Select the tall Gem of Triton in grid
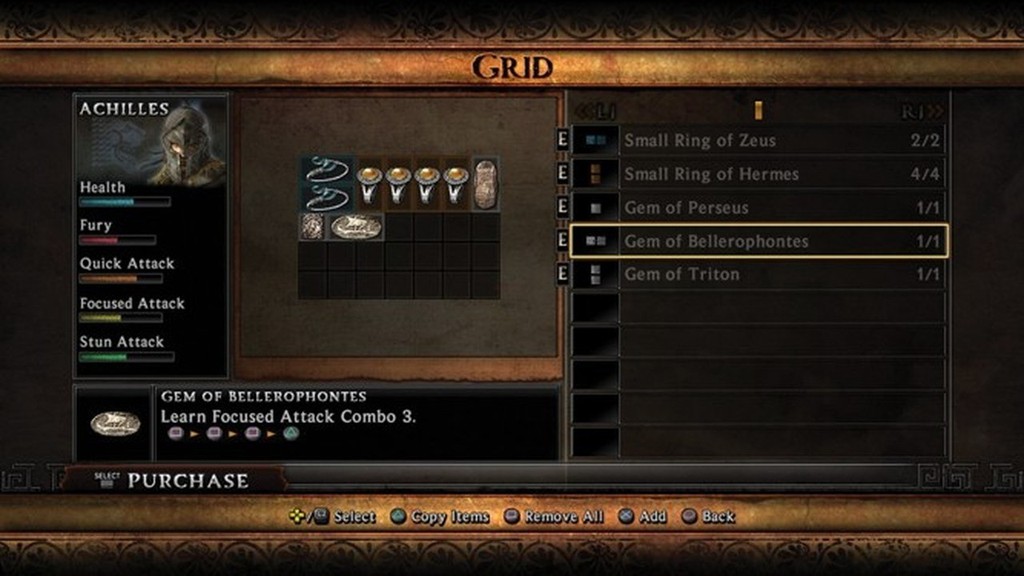The width and height of the screenshot is (1024, 576). (485, 184)
